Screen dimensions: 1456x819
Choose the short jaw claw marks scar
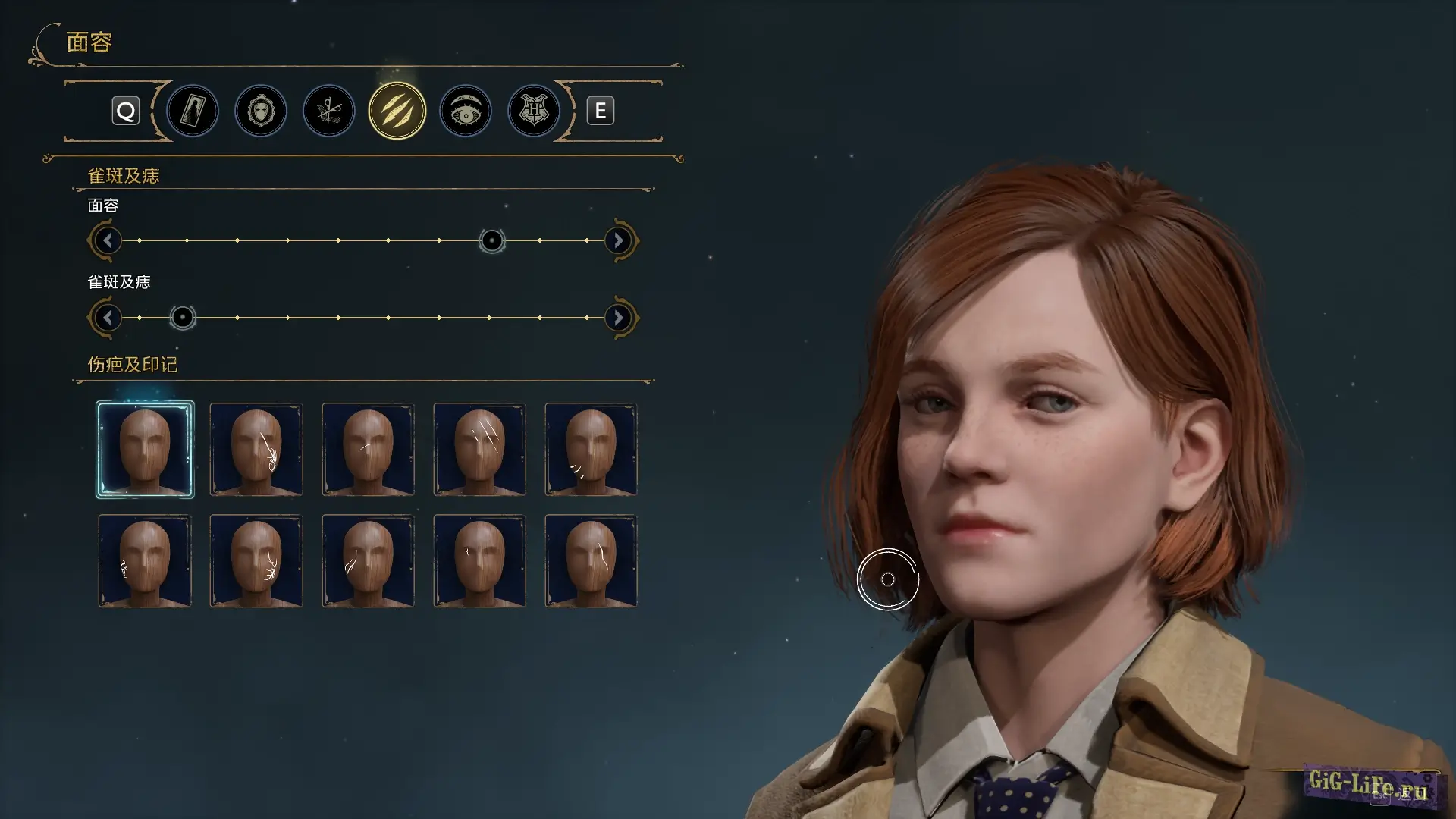(x=591, y=450)
